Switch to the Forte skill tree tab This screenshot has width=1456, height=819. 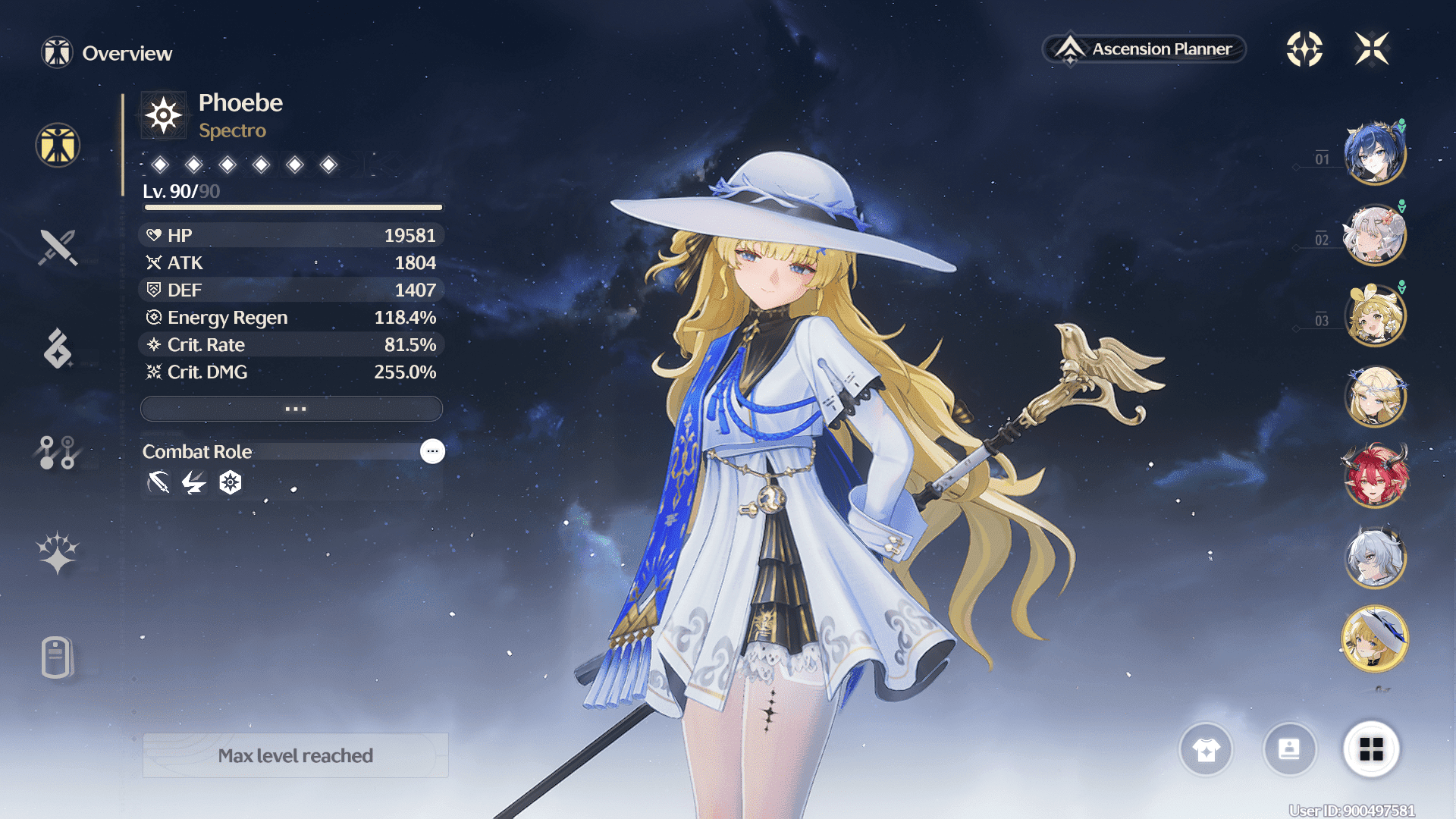coord(58,452)
